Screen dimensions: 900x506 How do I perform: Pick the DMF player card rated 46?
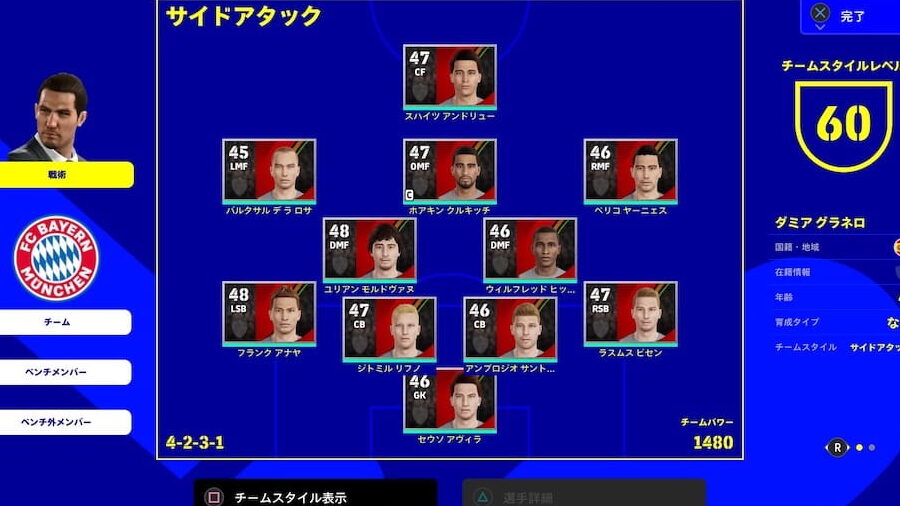530,250
